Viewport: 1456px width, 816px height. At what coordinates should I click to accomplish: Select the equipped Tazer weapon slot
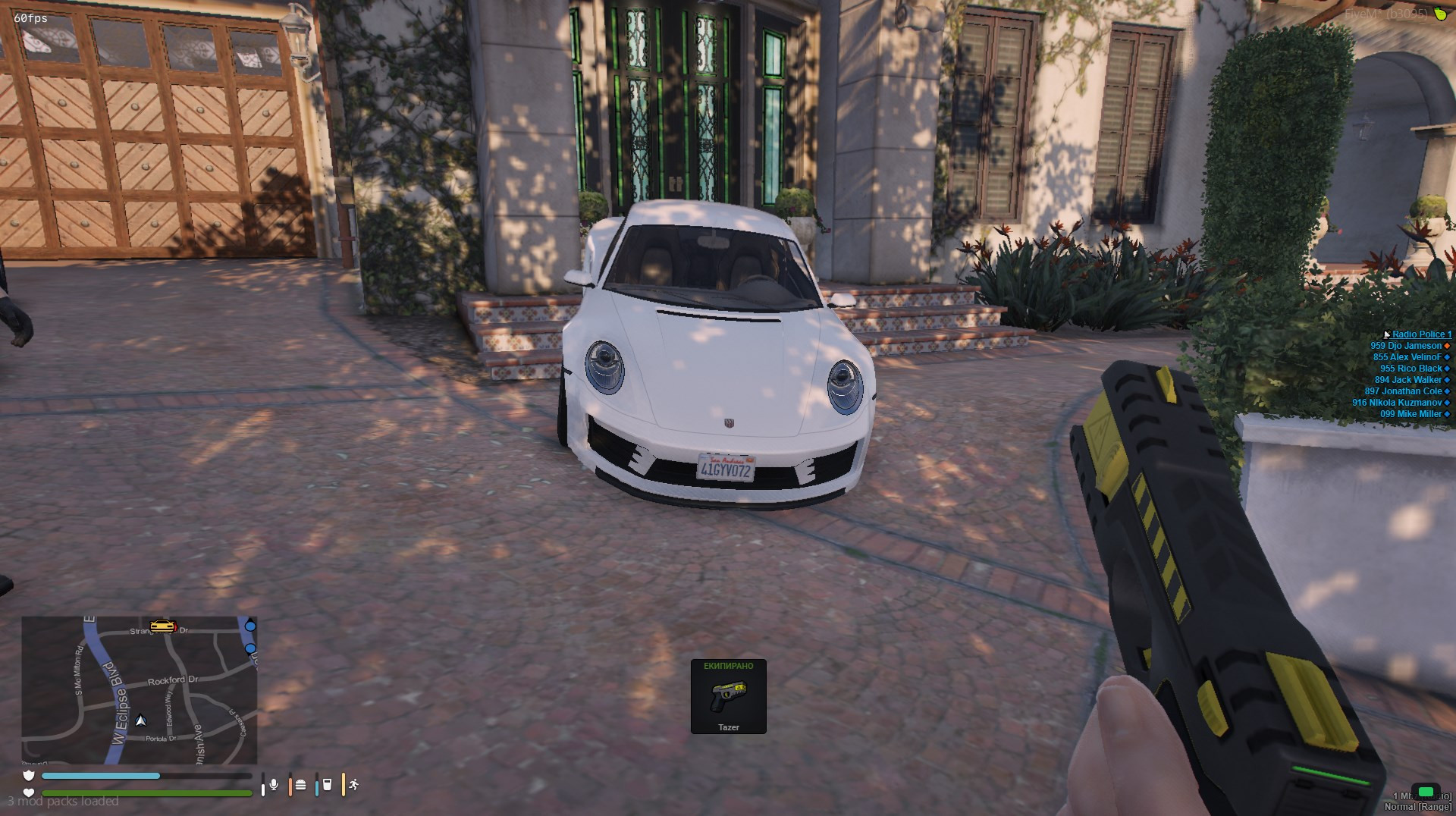tap(728, 696)
